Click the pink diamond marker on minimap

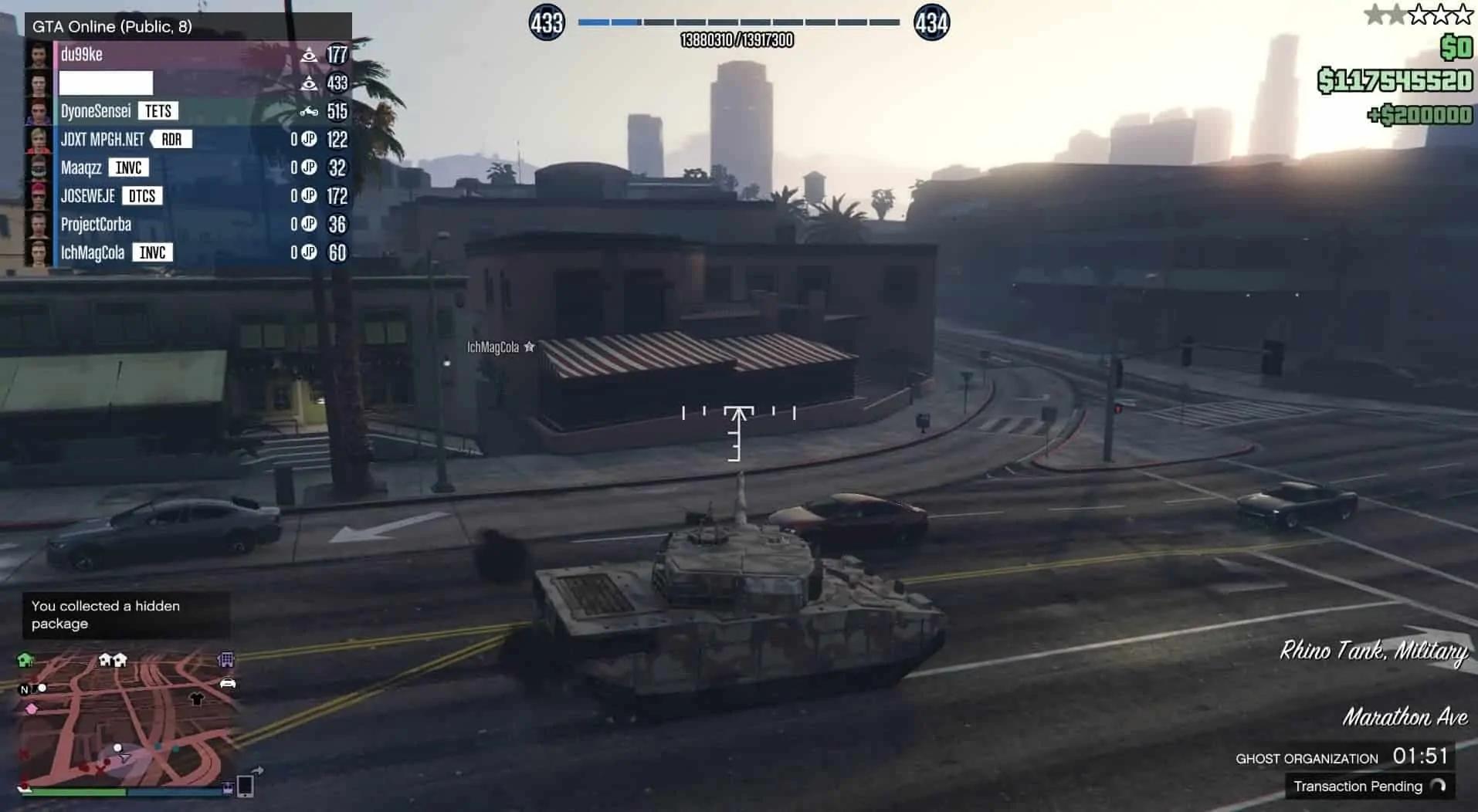coord(32,709)
